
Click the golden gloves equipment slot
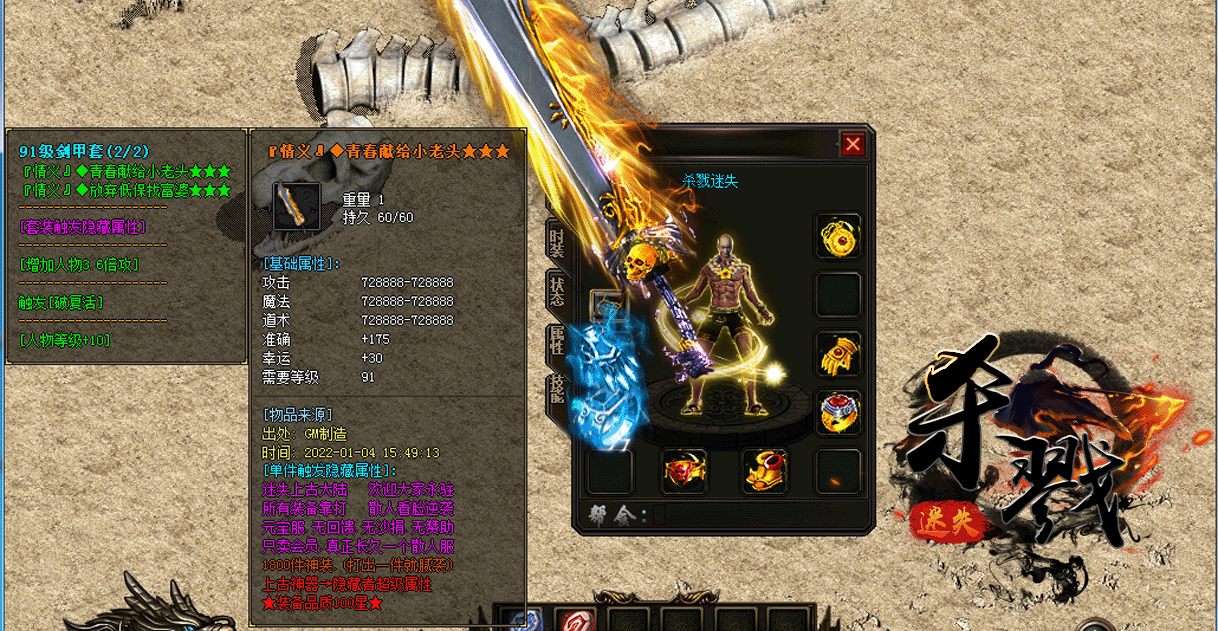point(838,354)
